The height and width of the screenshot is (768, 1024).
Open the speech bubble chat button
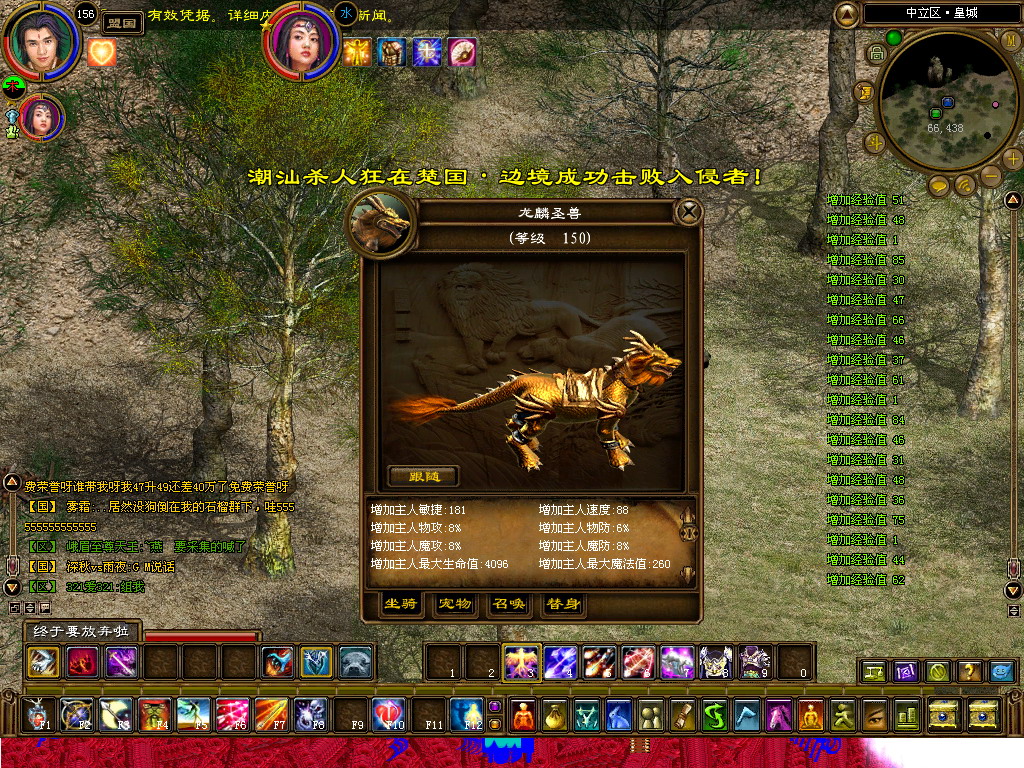coord(939,185)
